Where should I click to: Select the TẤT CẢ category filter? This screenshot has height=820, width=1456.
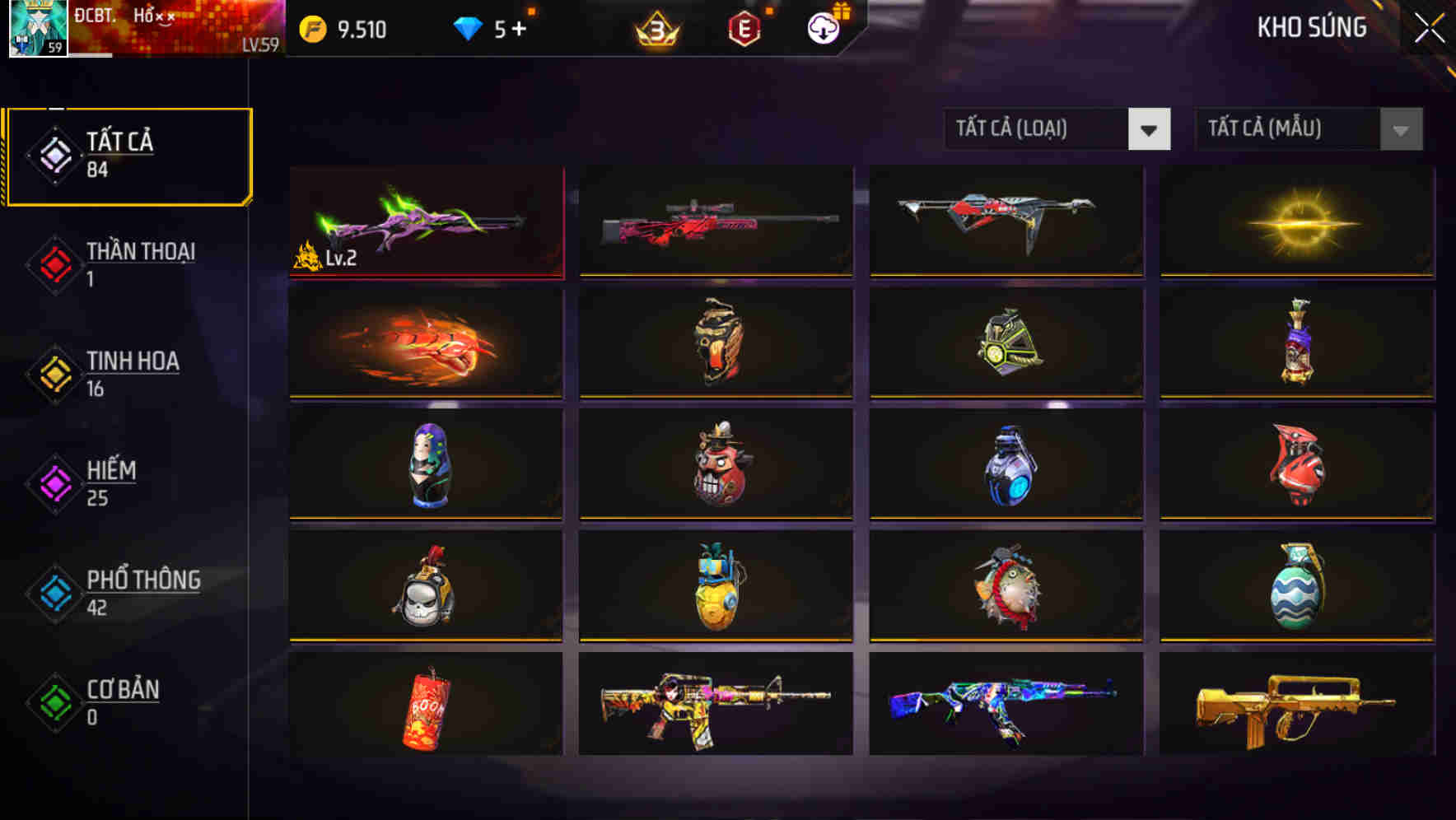point(128,155)
